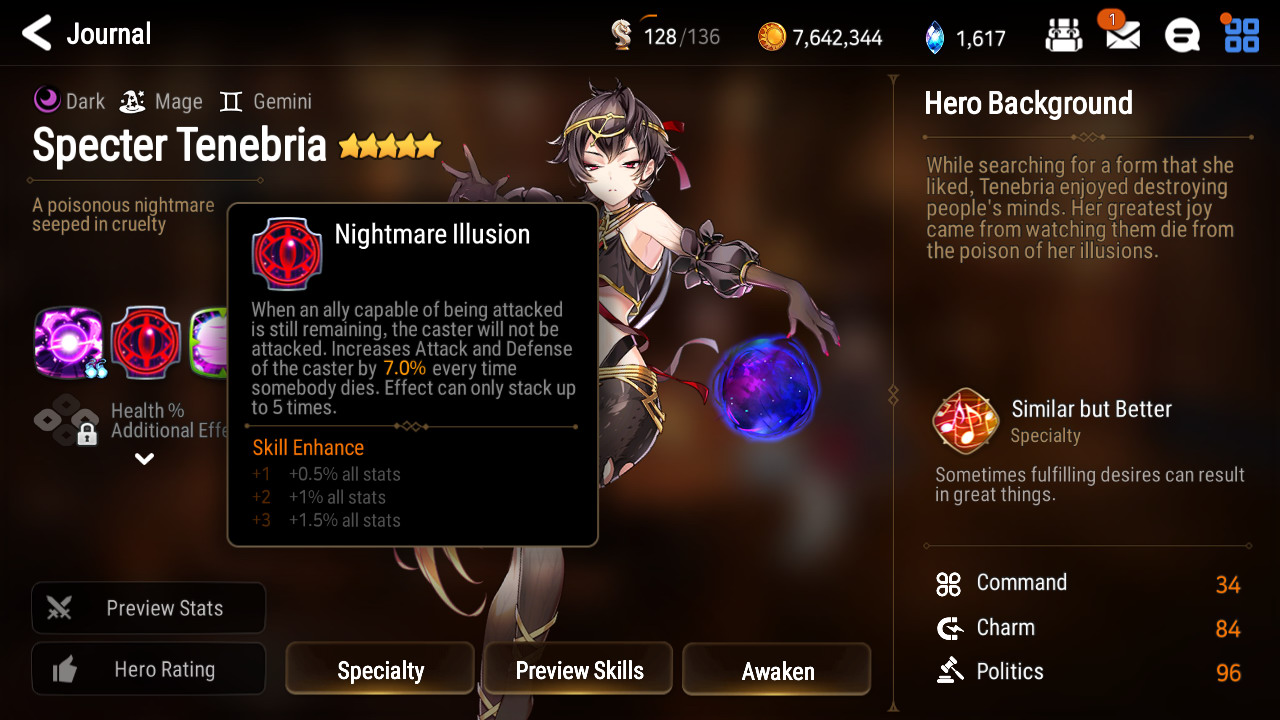Open the chat bubble icon
1280x720 pixels.
pyautogui.click(x=1182, y=36)
